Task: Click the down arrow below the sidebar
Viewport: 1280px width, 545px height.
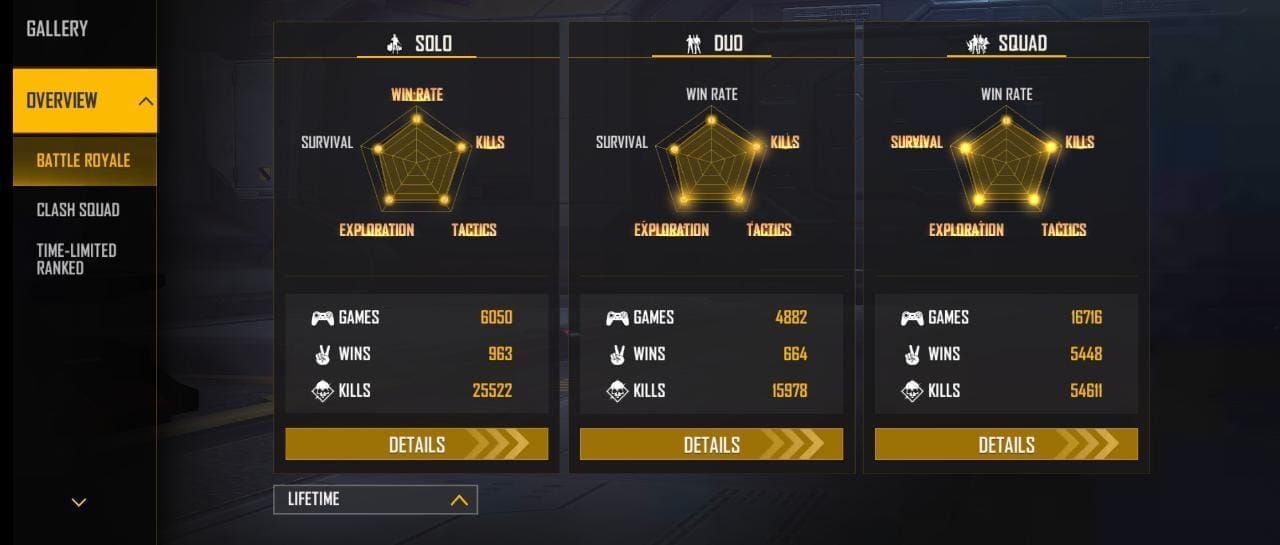Action: 79,502
